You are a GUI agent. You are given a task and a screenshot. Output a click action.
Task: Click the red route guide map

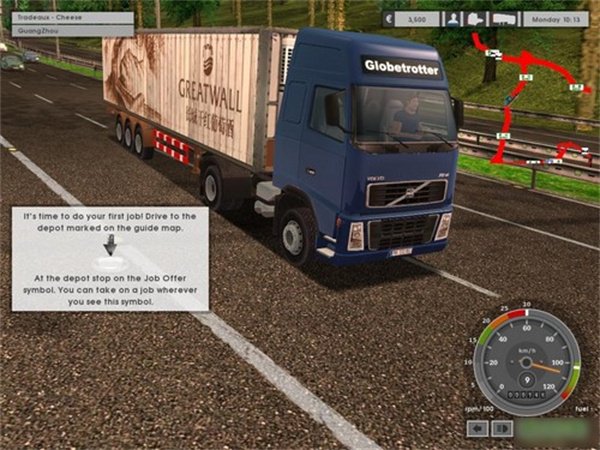530,100
